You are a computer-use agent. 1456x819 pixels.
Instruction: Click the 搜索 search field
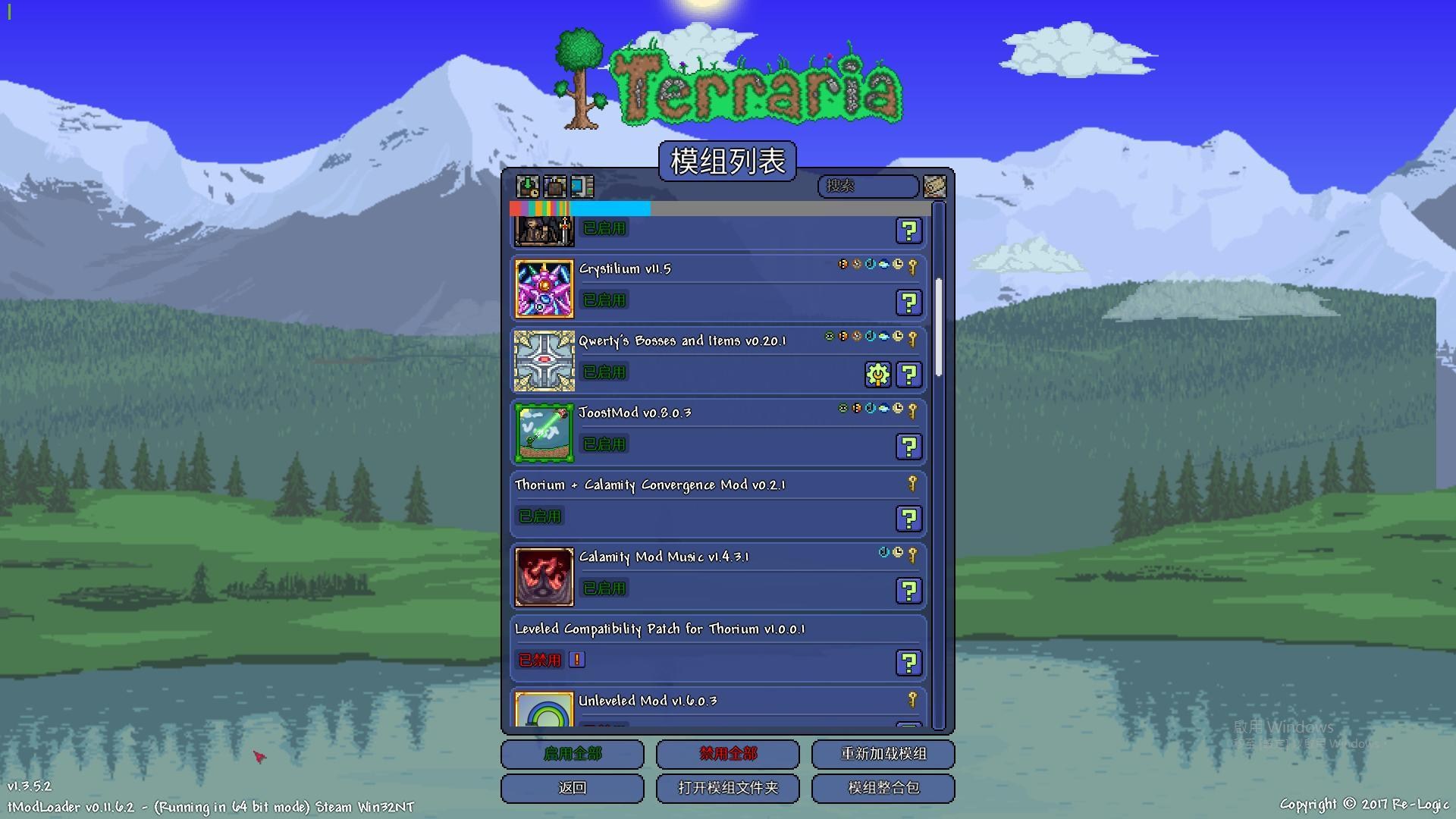click(x=868, y=187)
